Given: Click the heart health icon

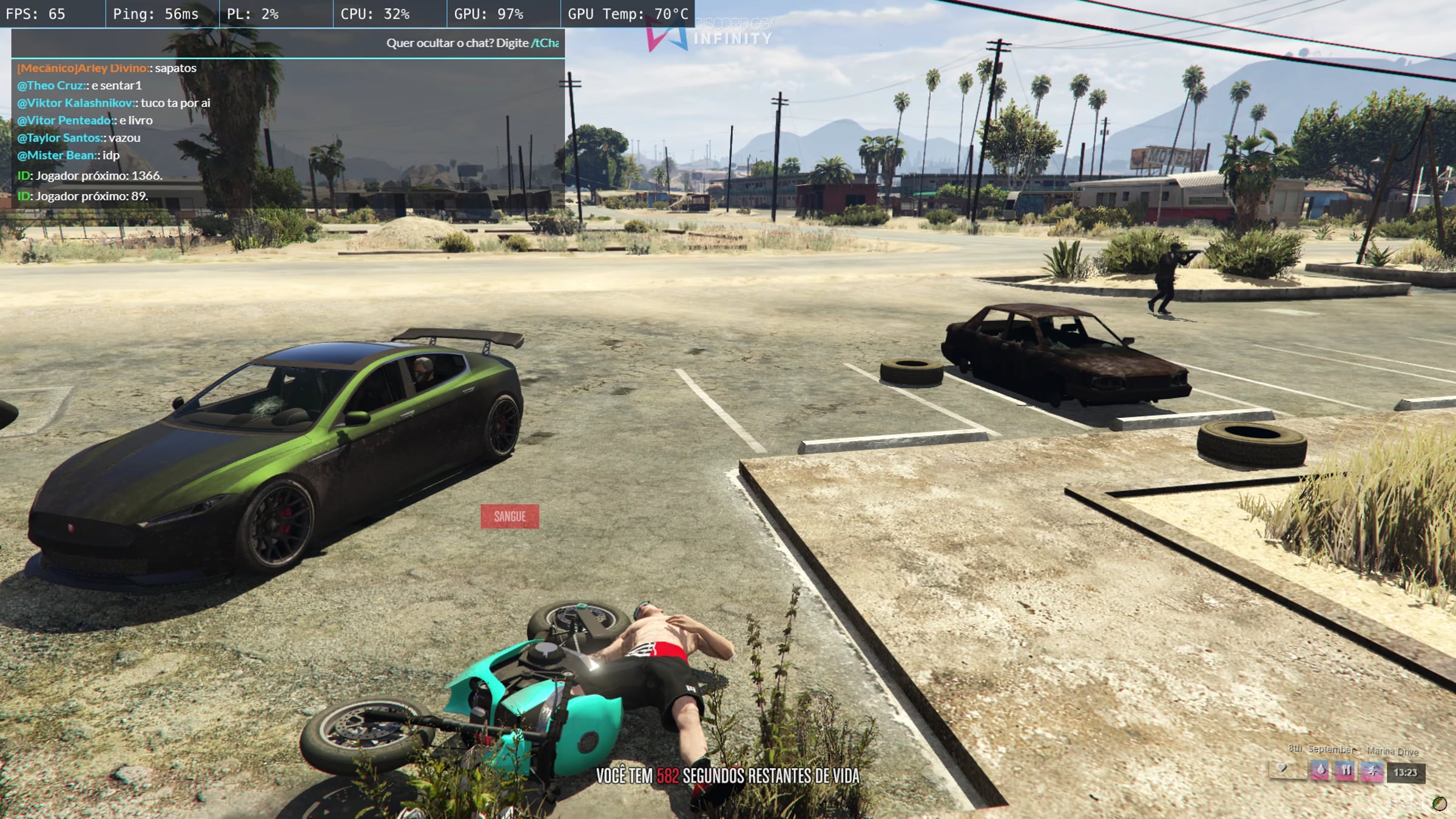Looking at the screenshot, I should click(x=1282, y=769).
